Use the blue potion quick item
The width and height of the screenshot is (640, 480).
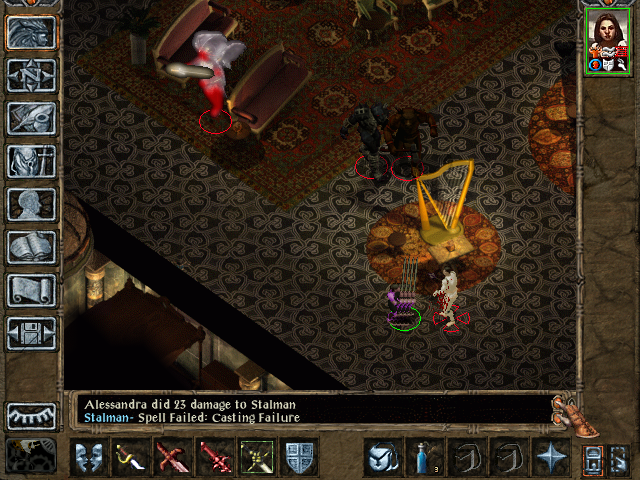tap(421, 458)
